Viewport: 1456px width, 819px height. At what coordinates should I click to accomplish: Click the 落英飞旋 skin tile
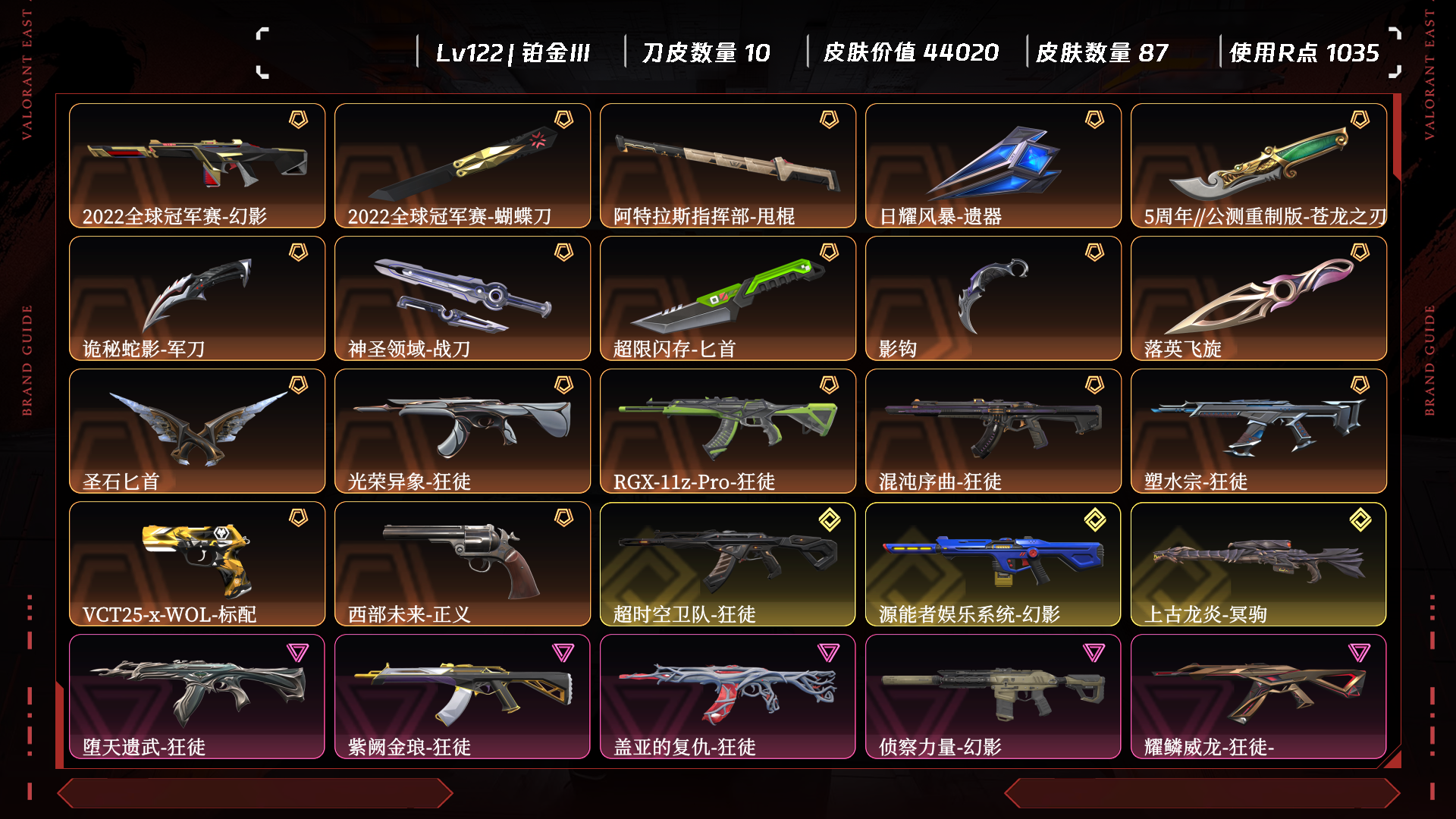coord(1259,298)
